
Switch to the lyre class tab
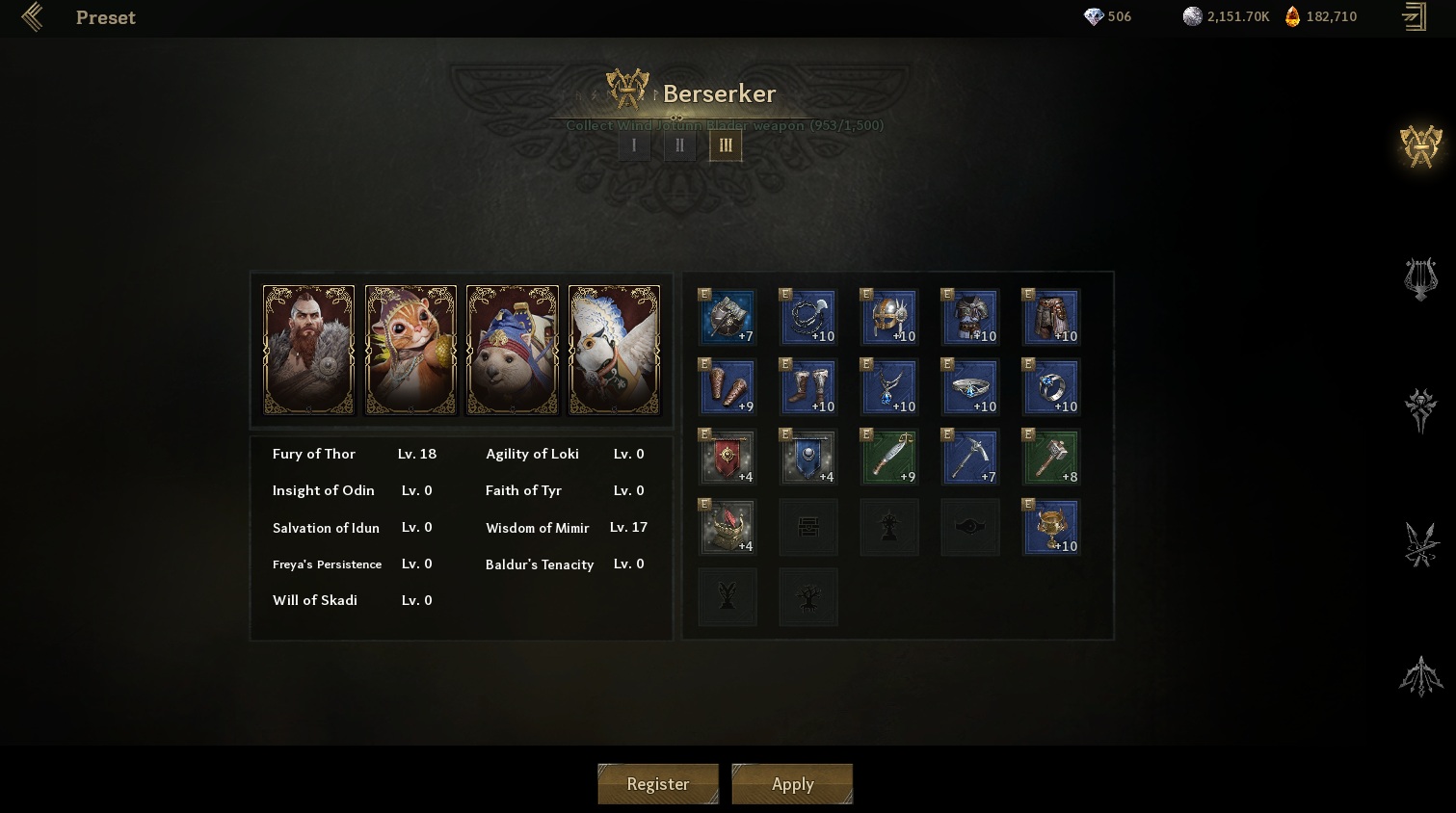1420,279
